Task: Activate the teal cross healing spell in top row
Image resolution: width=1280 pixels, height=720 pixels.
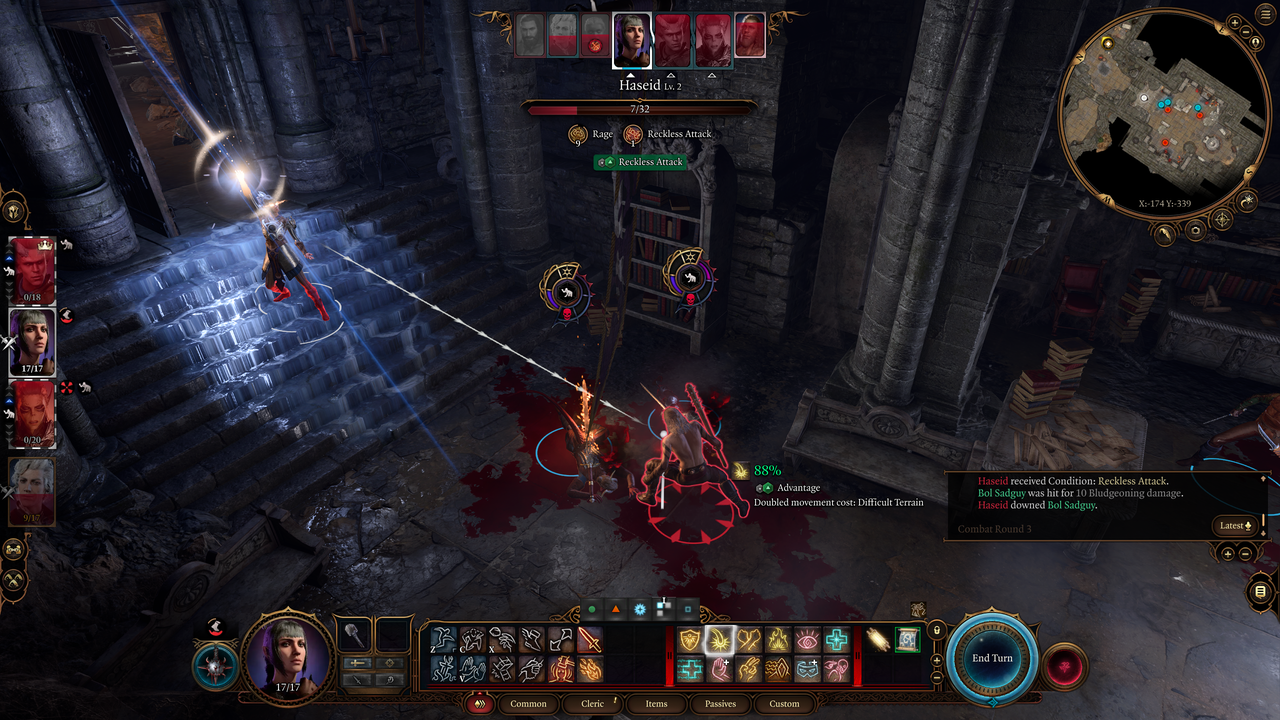Action: pyautogui.click(x=835, y=640)
